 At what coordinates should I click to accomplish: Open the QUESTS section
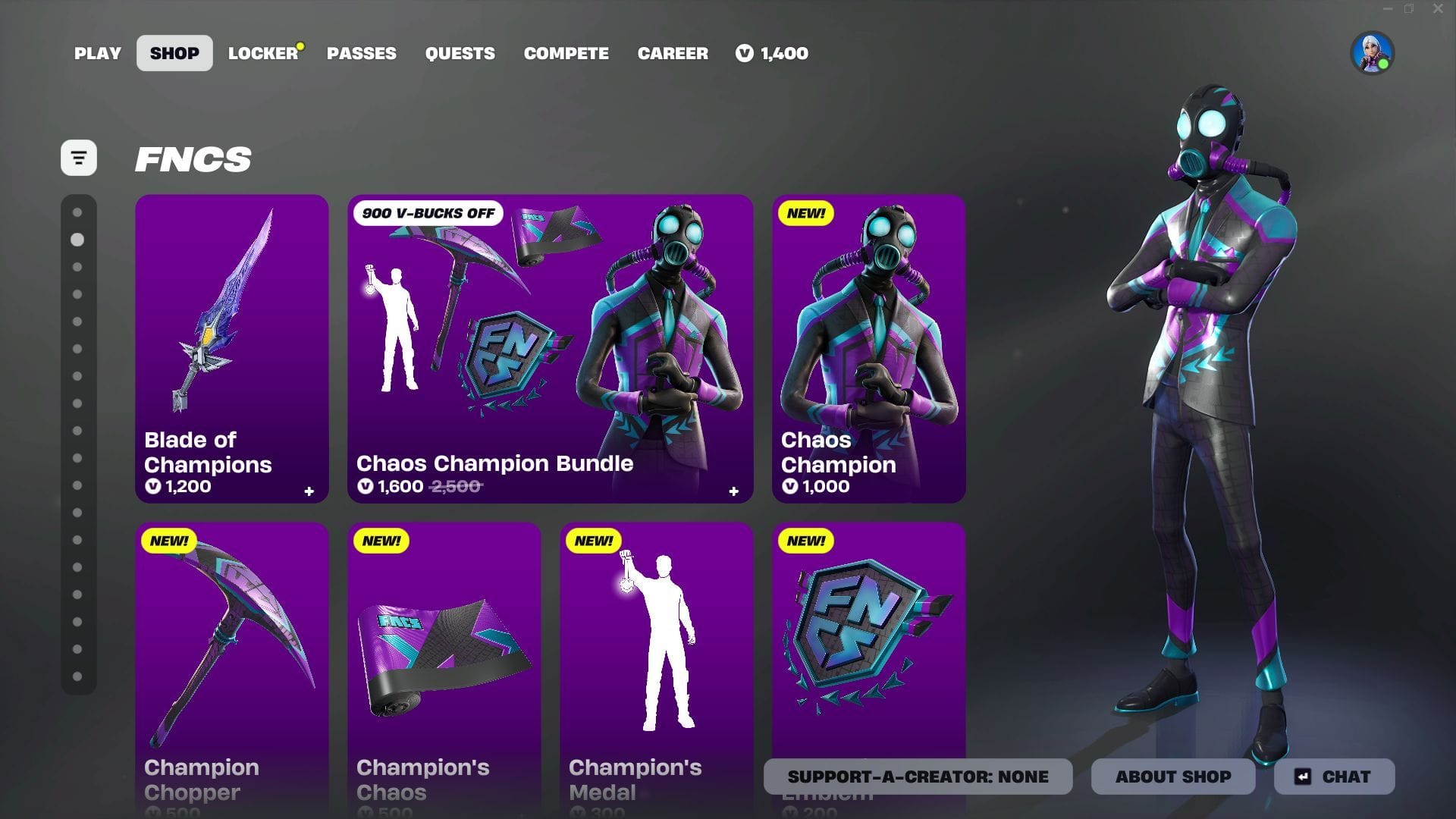tap(460, 53)
